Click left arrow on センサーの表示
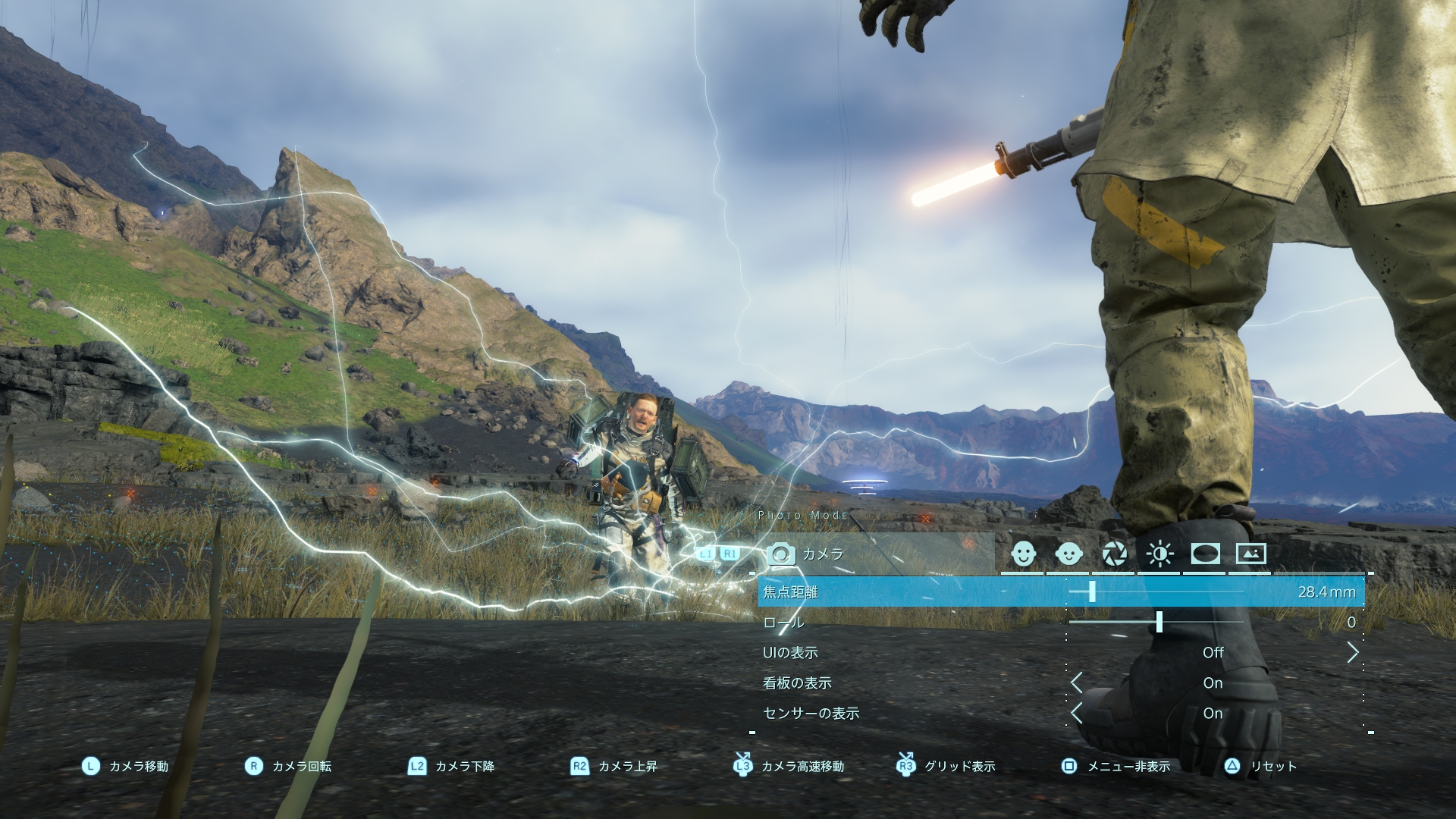 point(1077,713)
